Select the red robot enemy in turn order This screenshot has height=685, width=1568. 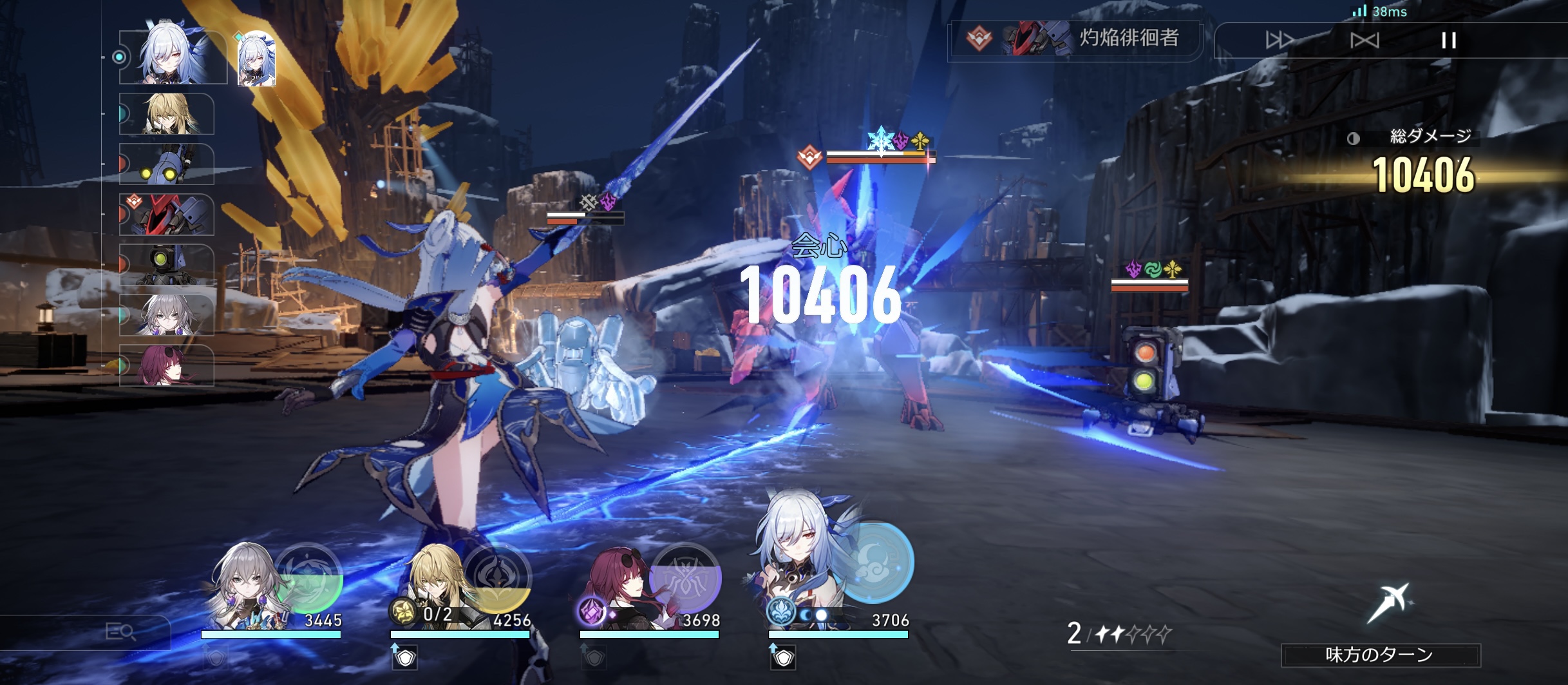167,215
